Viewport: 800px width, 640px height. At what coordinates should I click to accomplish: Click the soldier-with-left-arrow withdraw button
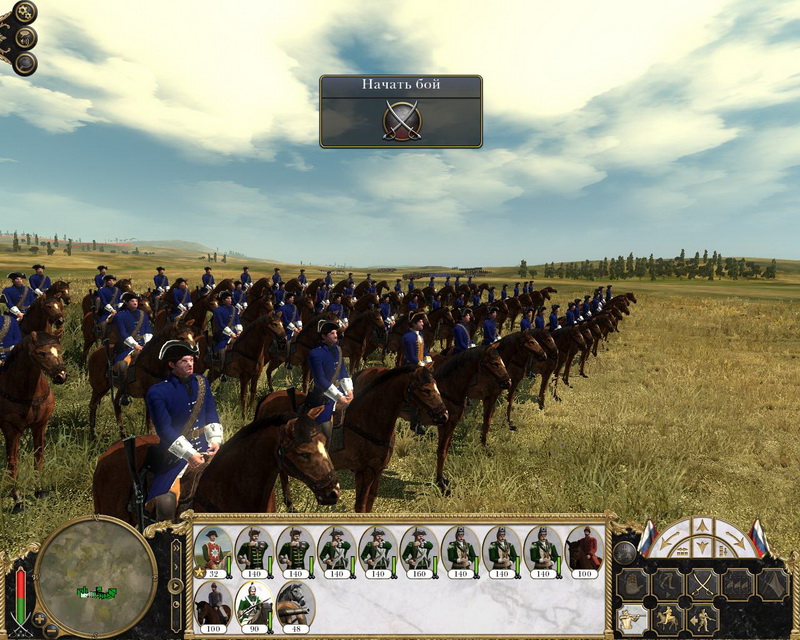(702, 619)
